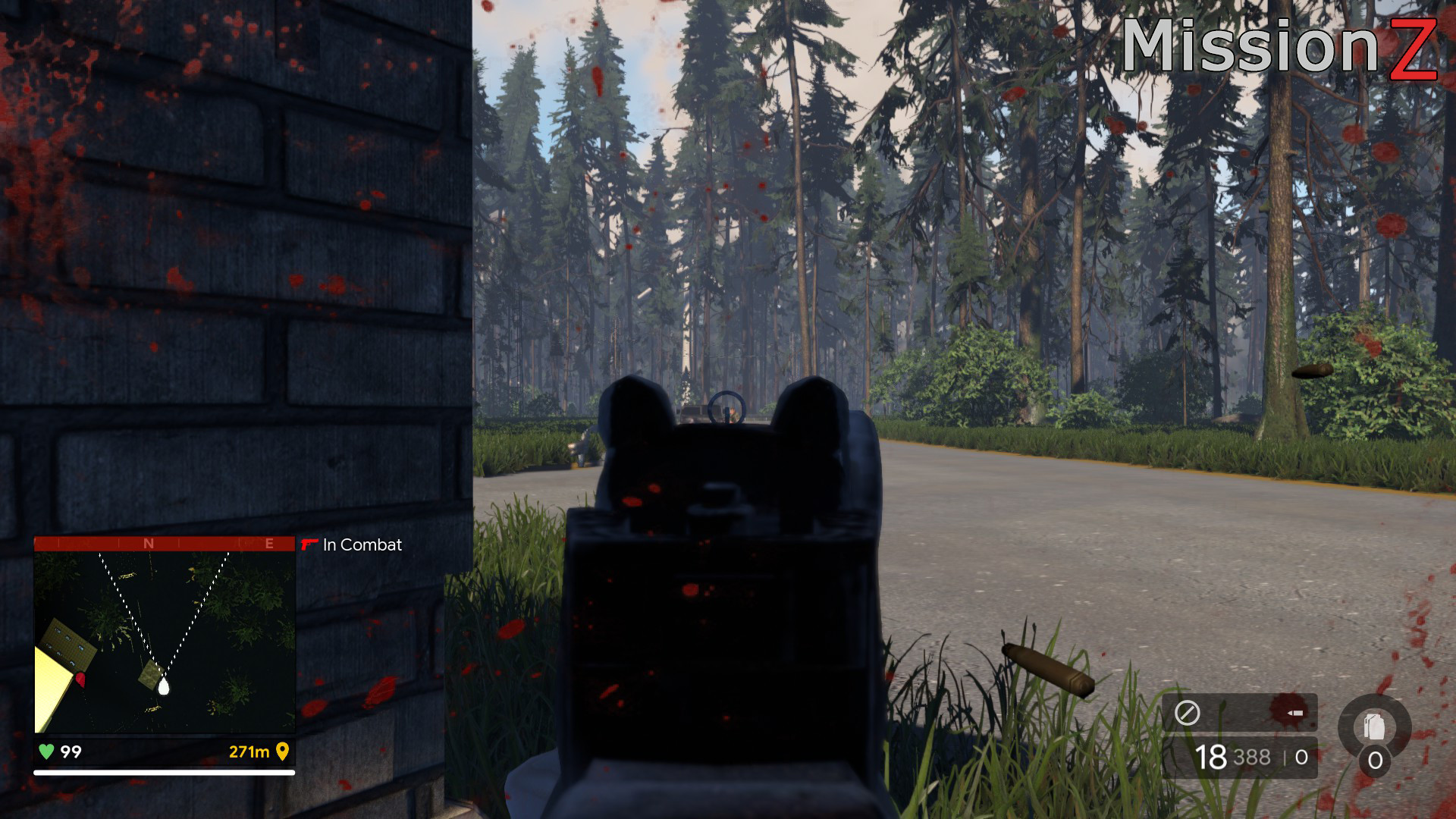The image size is (1456, 819).
Task: Toggle the grenade count badge showing 0
Action: click(x=1375, y=760)
